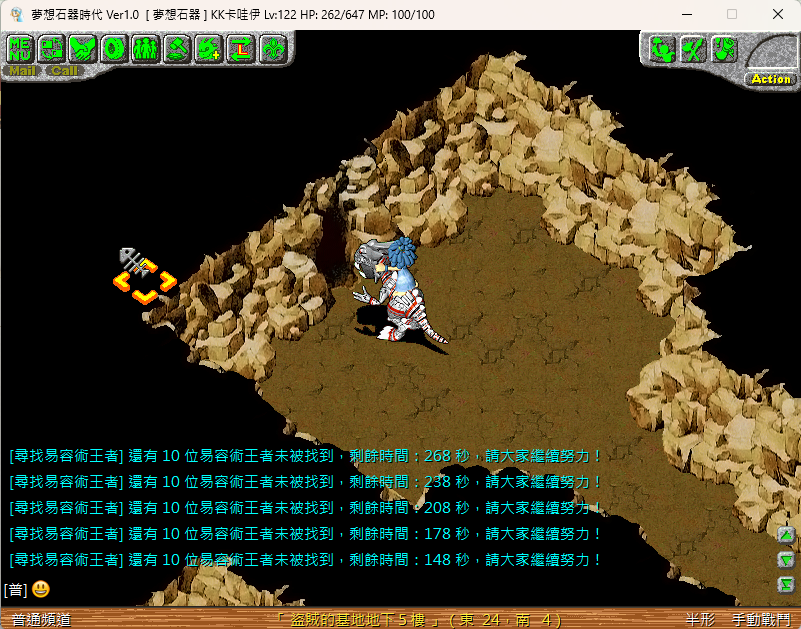Select the handshake trade icon
The image size is (801, 629).
(x=82, y=48)
